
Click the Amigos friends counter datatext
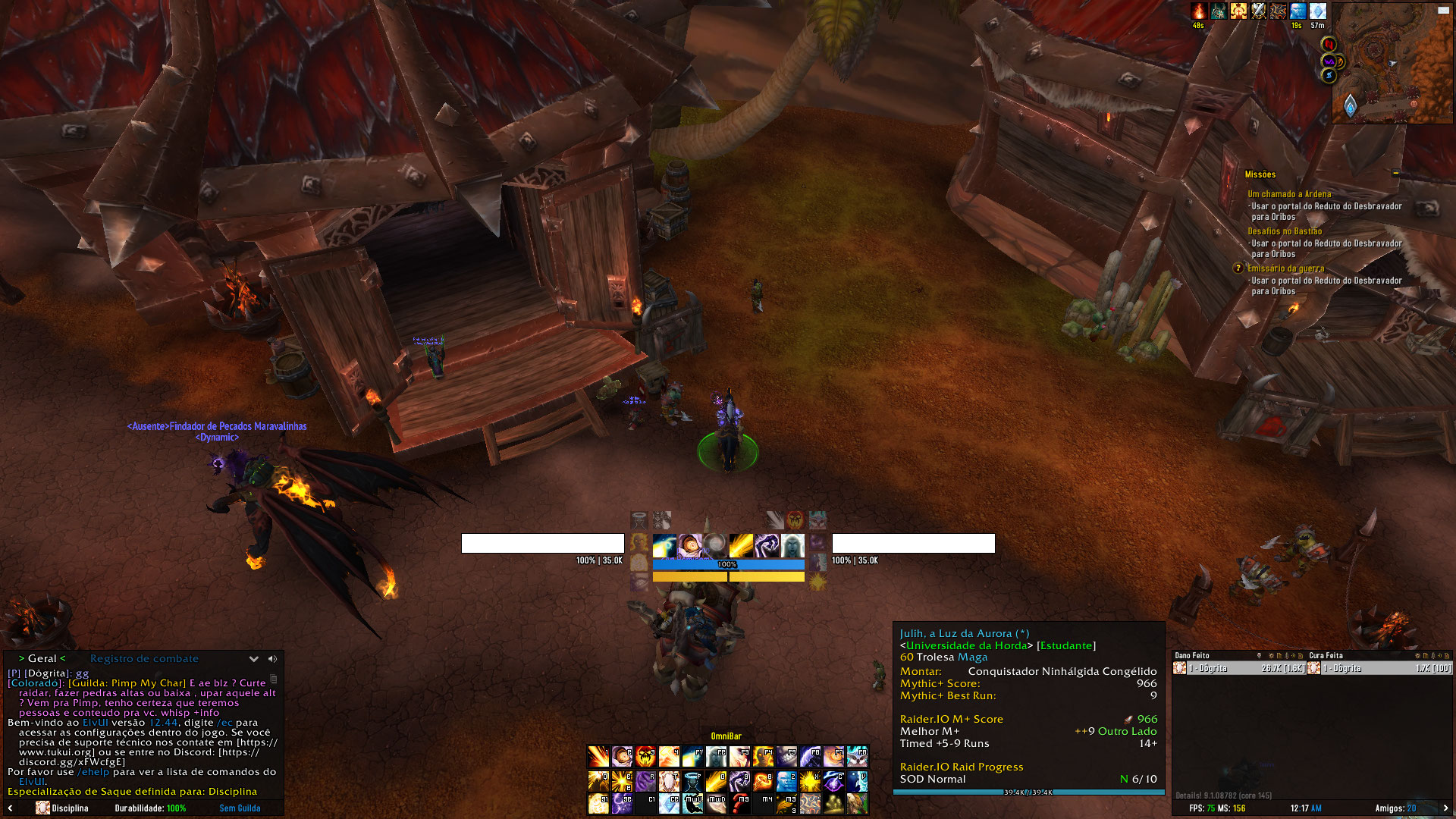click(1395, 808)
